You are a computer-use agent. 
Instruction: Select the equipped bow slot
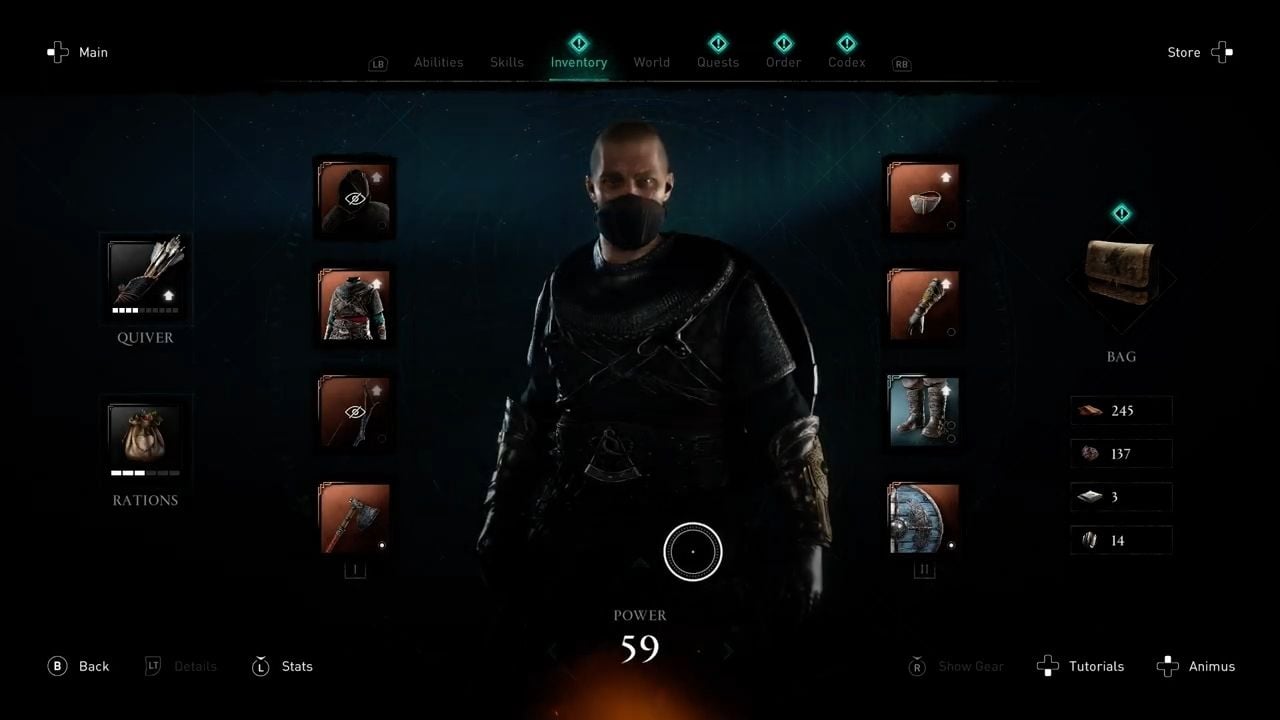tap(355, 411)
